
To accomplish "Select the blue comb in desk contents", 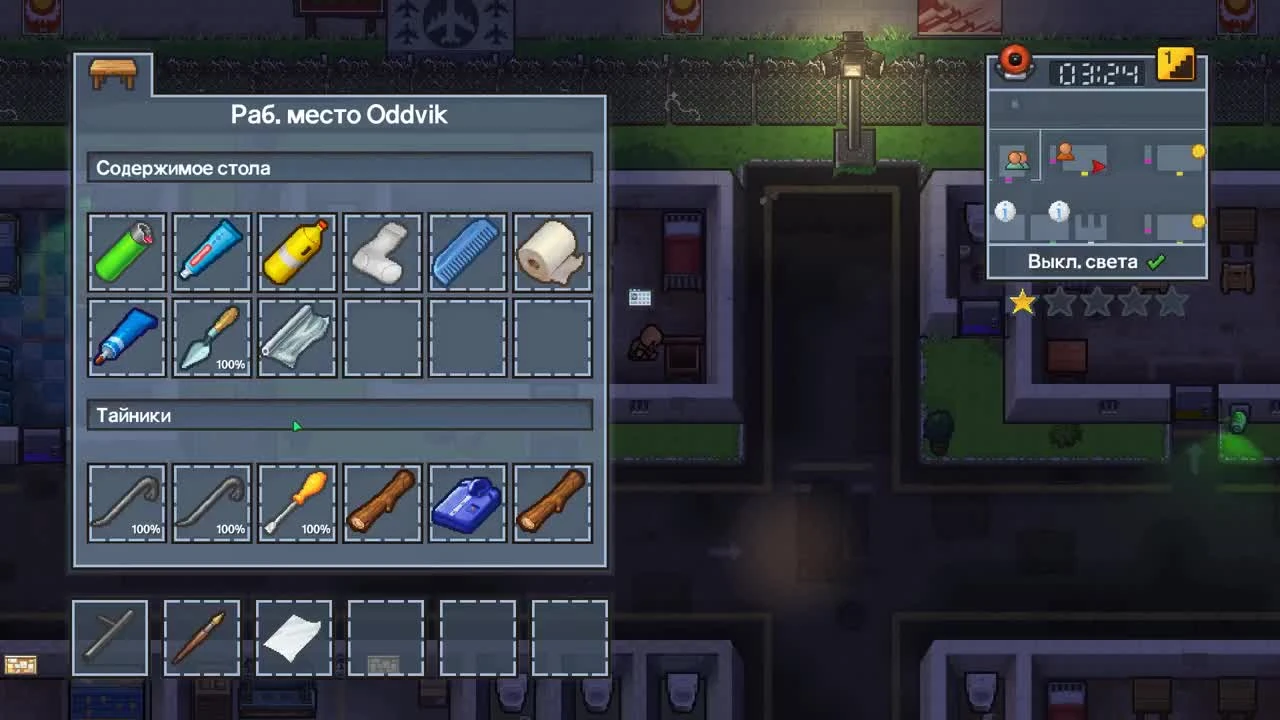I will point(466,251).
